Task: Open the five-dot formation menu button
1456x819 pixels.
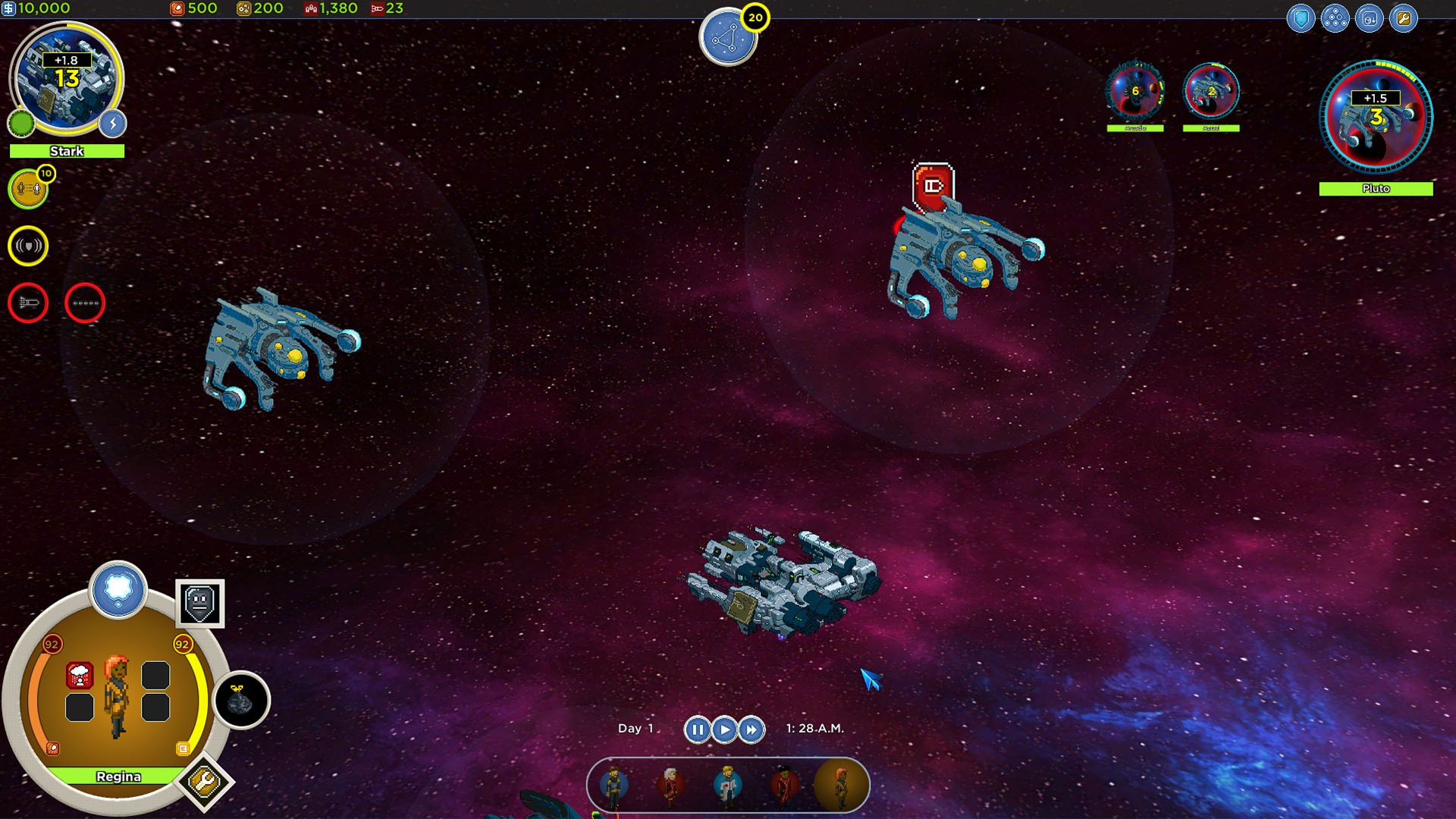Action: point(1335,18)
